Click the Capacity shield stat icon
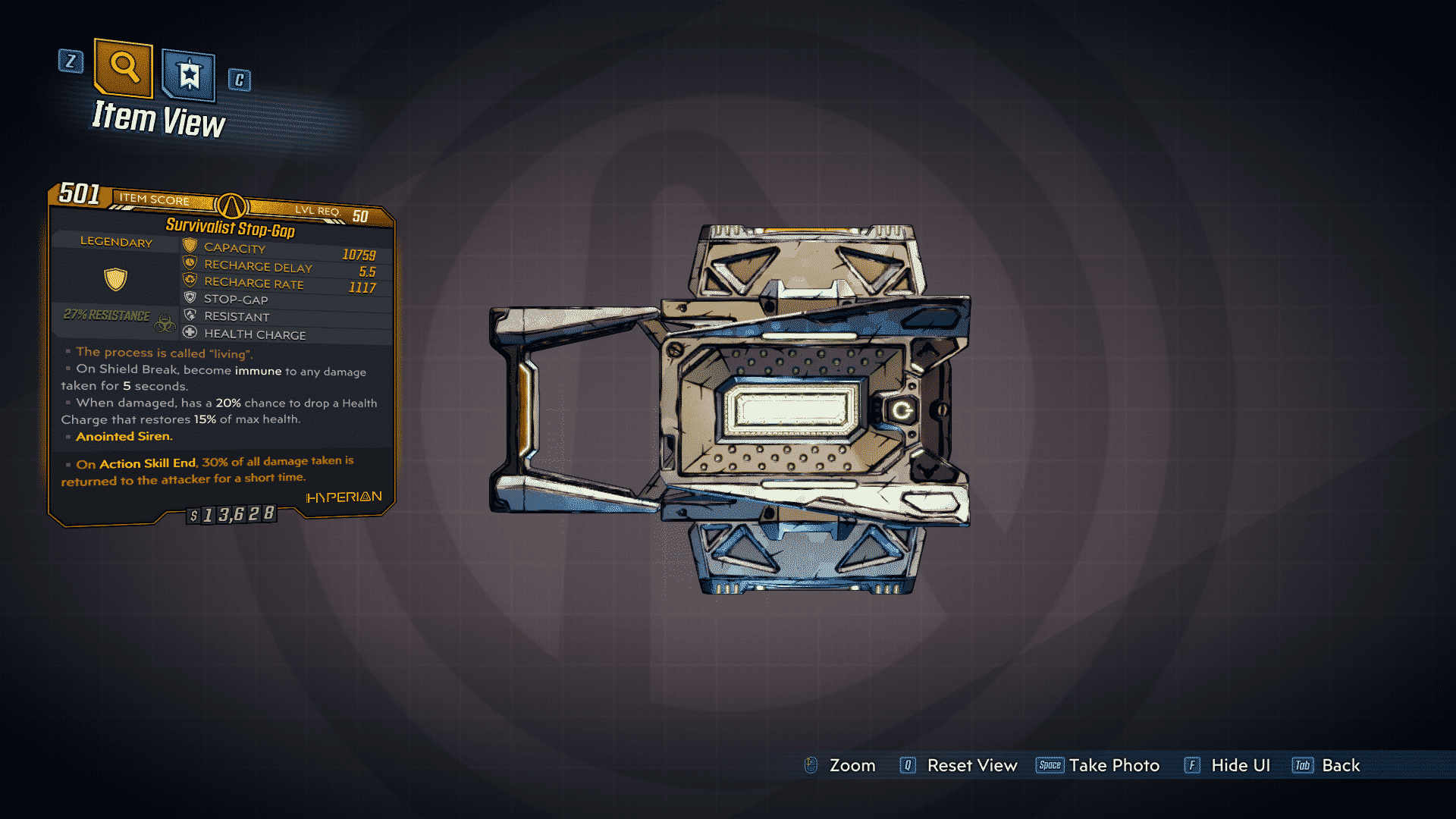The width and height of the screenshot is (1456, 819). pyautogui.click(x=189, y=246)
